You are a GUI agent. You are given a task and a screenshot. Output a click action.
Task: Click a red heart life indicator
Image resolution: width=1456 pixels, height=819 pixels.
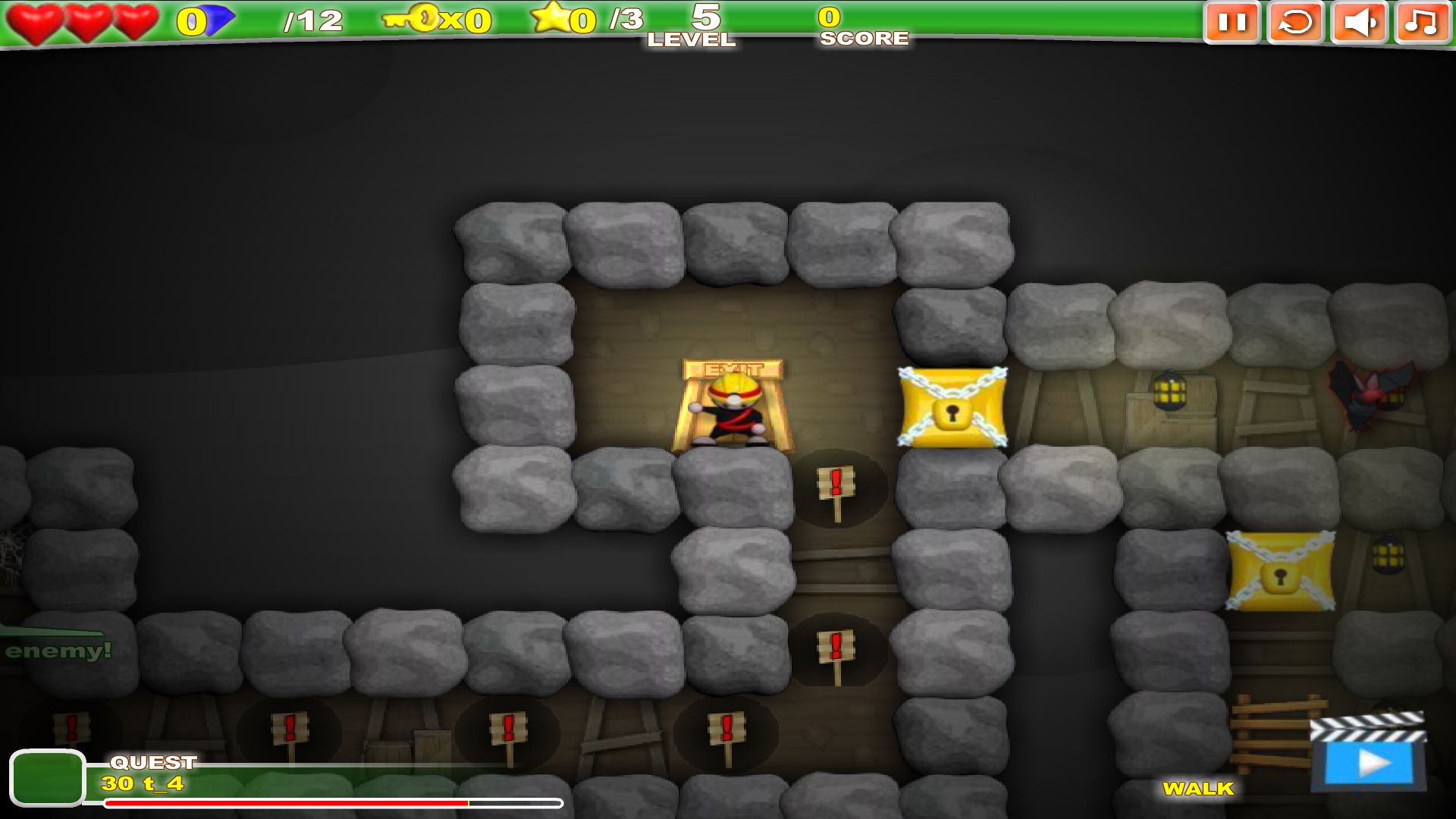click(x=34, y=19)
